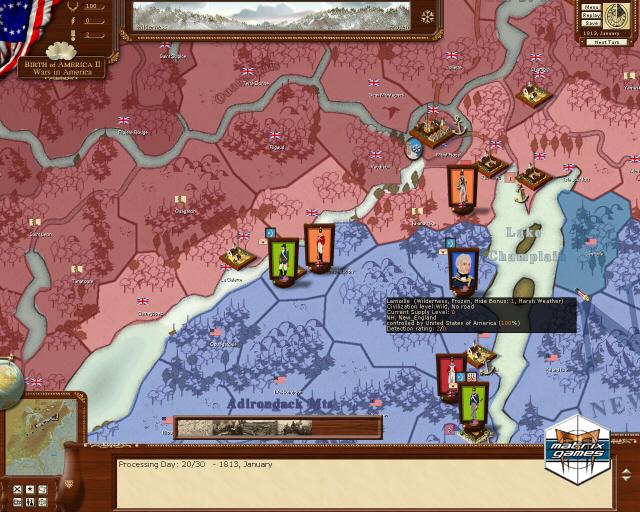640x512 pixels.
Task: Click the turn-phase clock dial
Action: (x=616, y=16)
